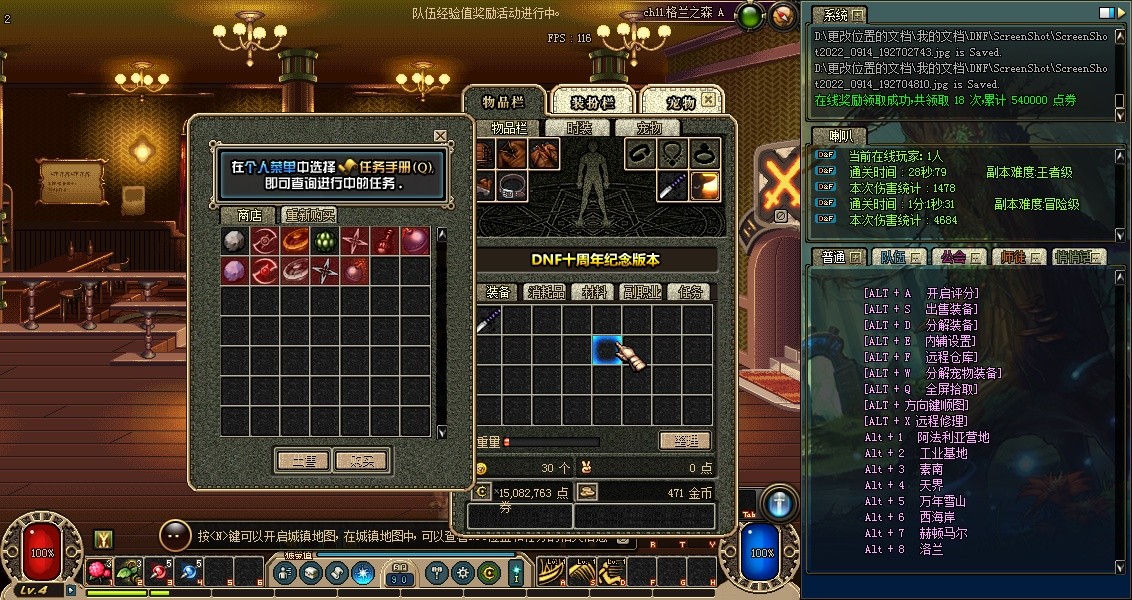Close the inventory panel
Image resolution: width=1132 pixels, height=600 pixels.
pyautogui.click(x=708, y=100)
